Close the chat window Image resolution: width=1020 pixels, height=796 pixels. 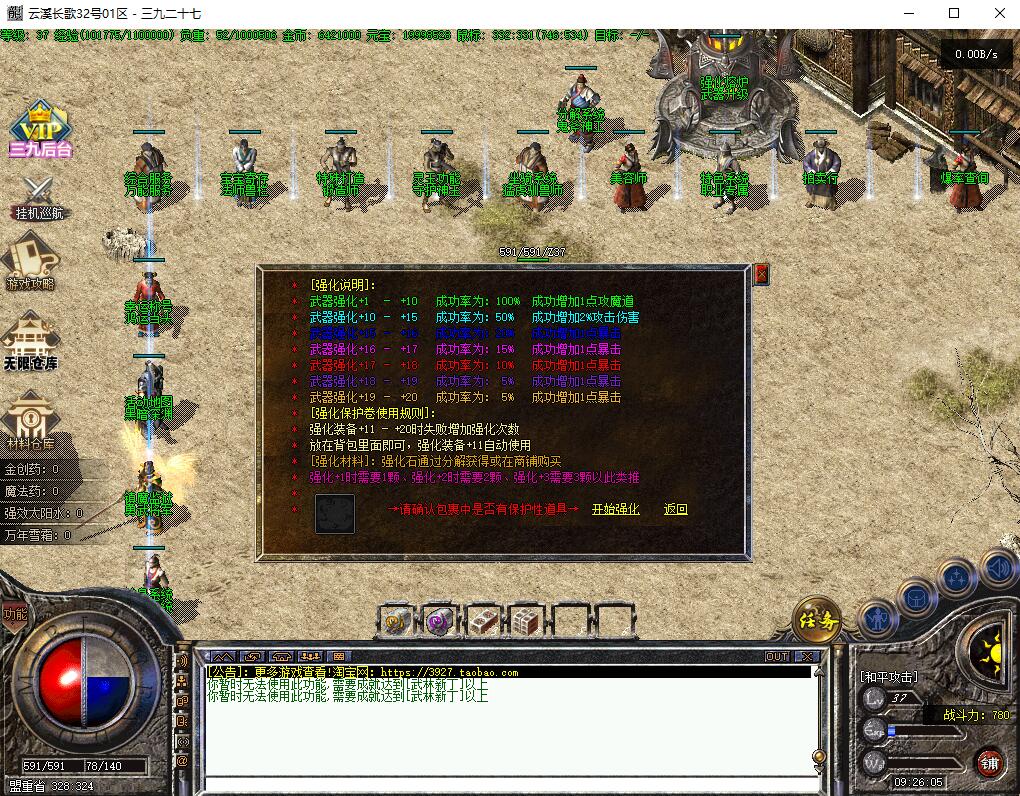tap(806, 657)
